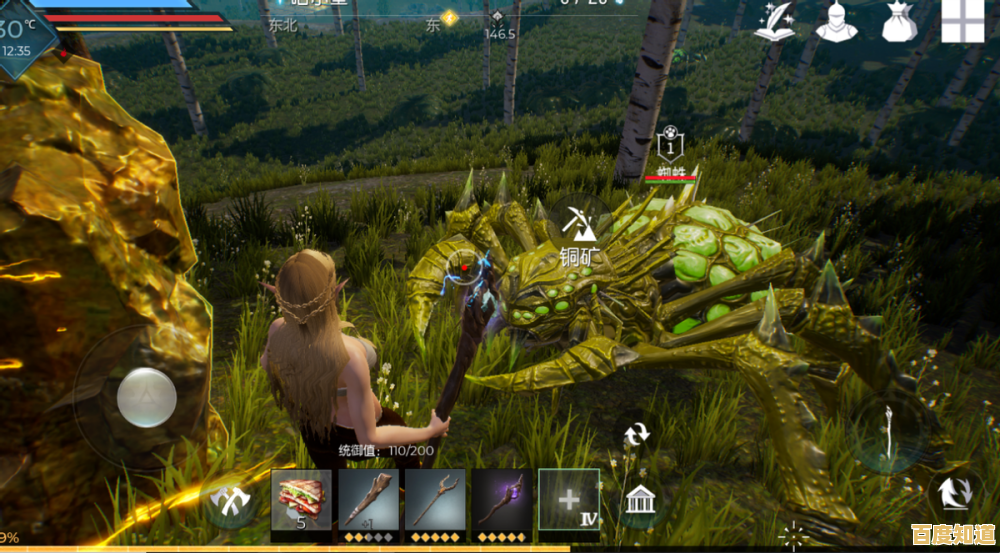Select the forked wooden staff slot
Image resolution: width=1000 pixels, height=553 pixels.
click(435, 498)
